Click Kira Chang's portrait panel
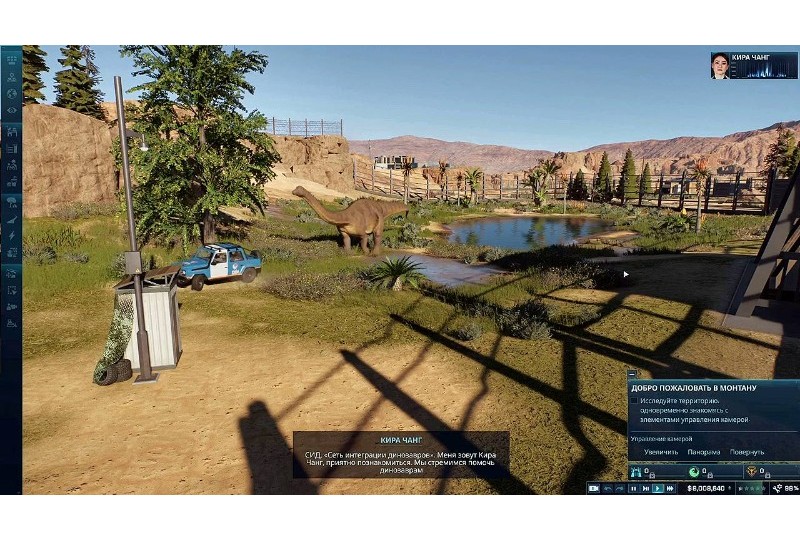This screenshot has width=800, height=540. pos(754,66)
